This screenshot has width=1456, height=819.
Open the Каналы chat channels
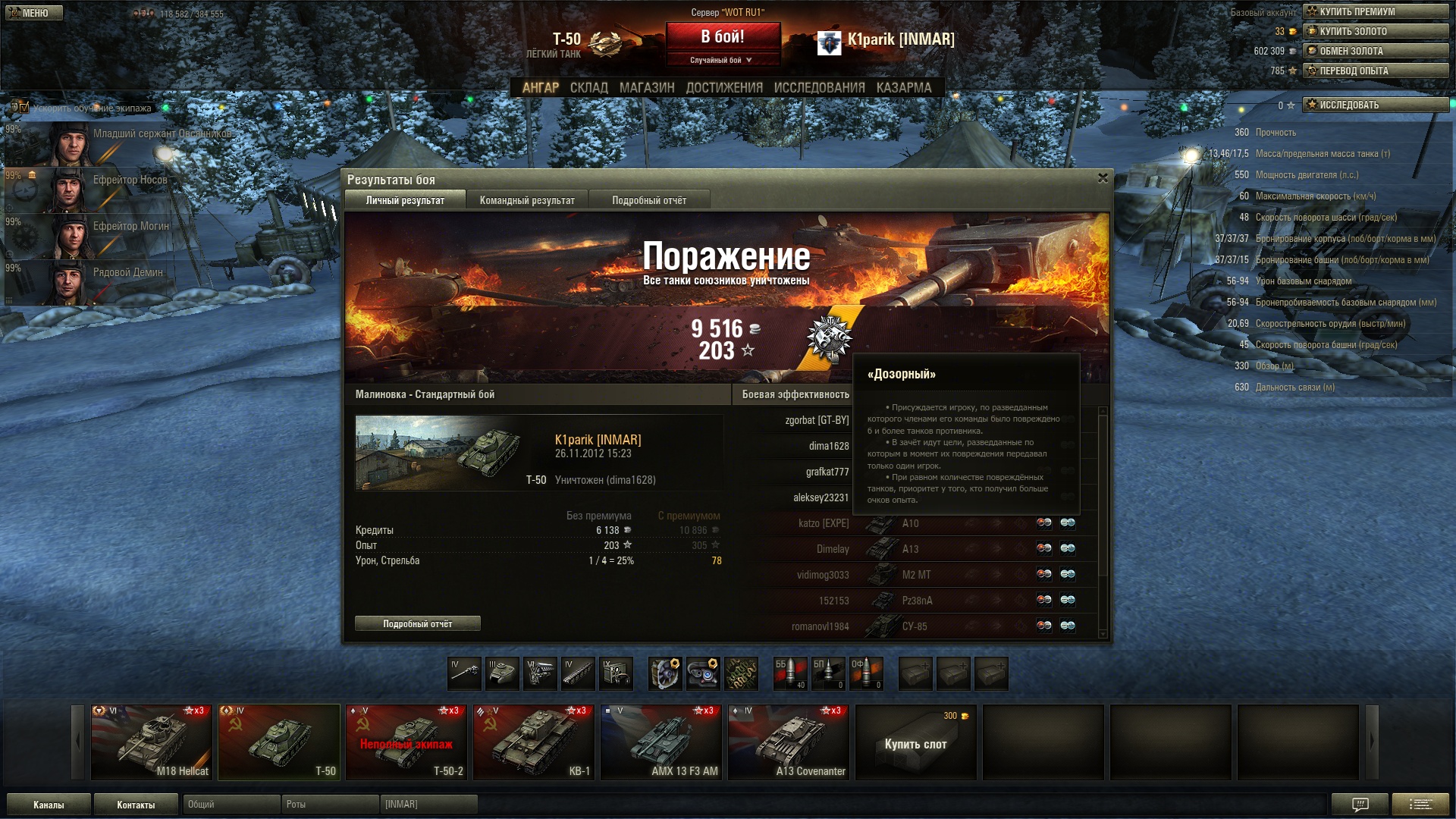[x=49, y=805]
